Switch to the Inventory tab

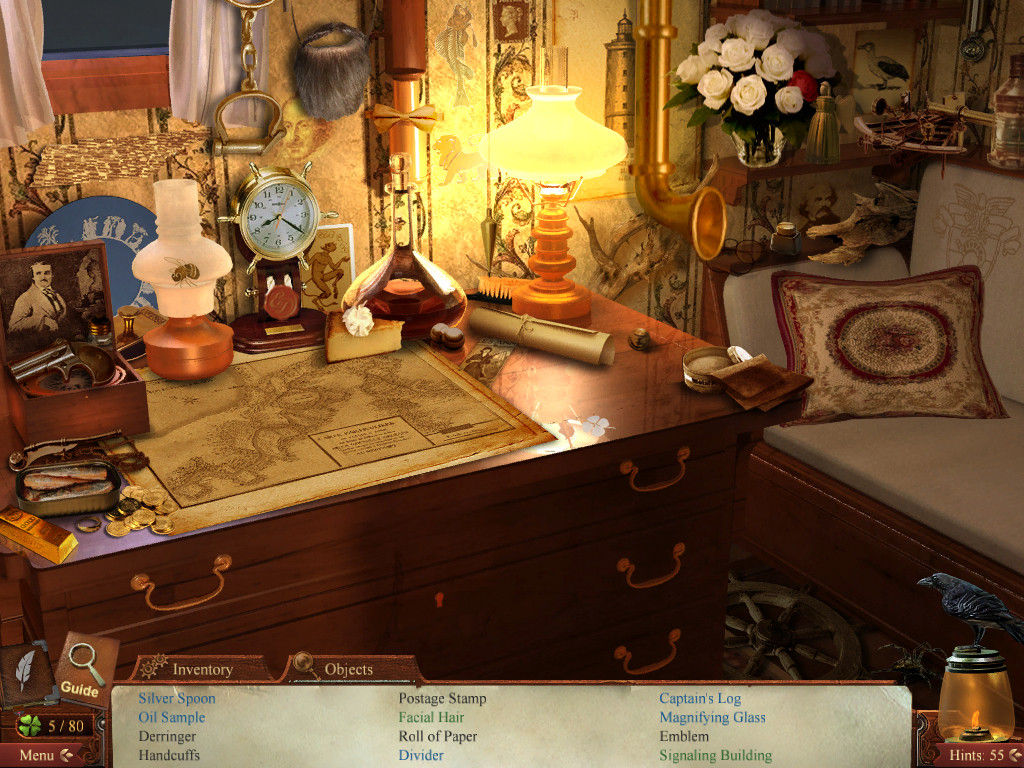click(x=202, y=669)
